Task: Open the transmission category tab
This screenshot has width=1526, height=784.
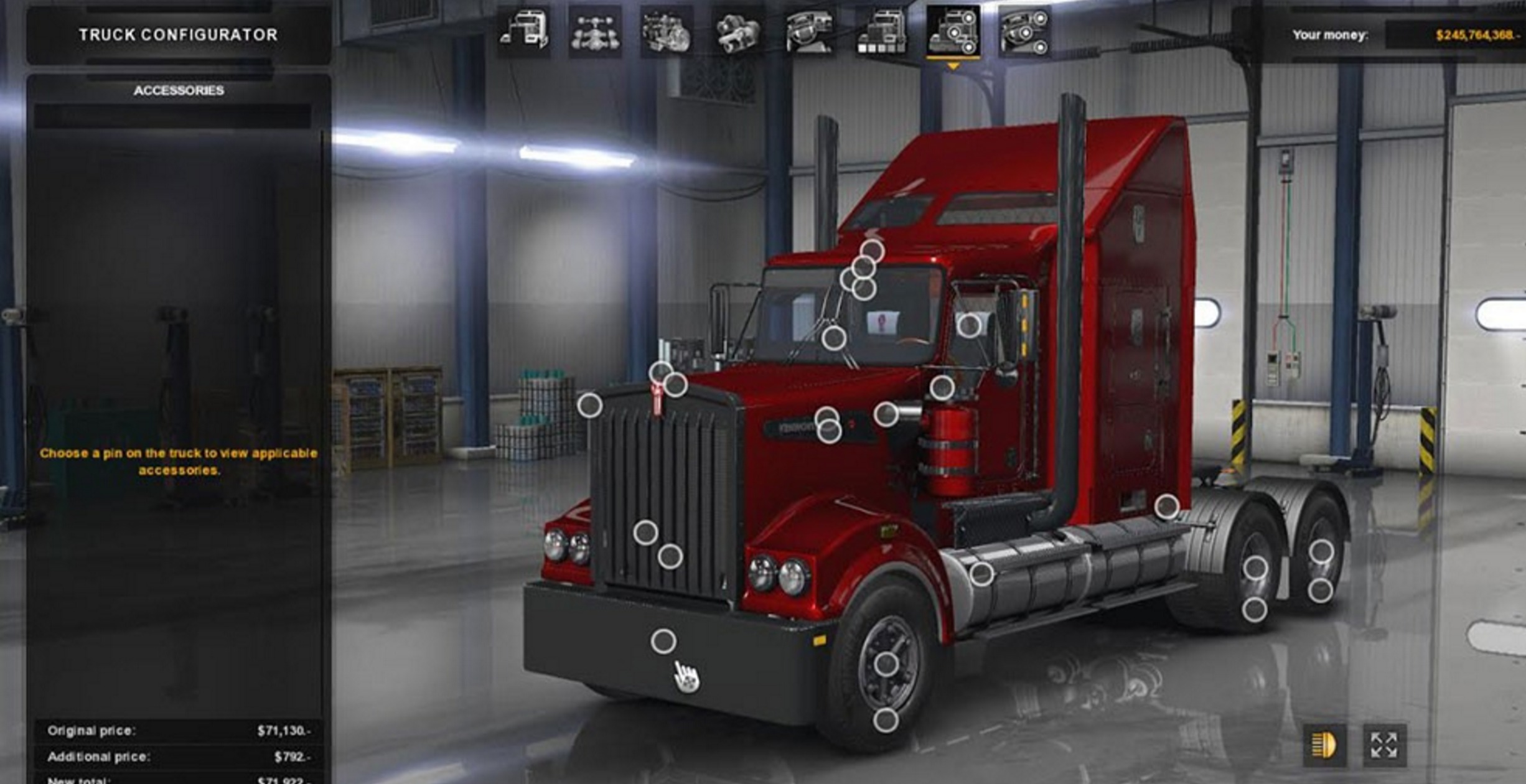Action: pyautogui.click(x=737, y=32)
